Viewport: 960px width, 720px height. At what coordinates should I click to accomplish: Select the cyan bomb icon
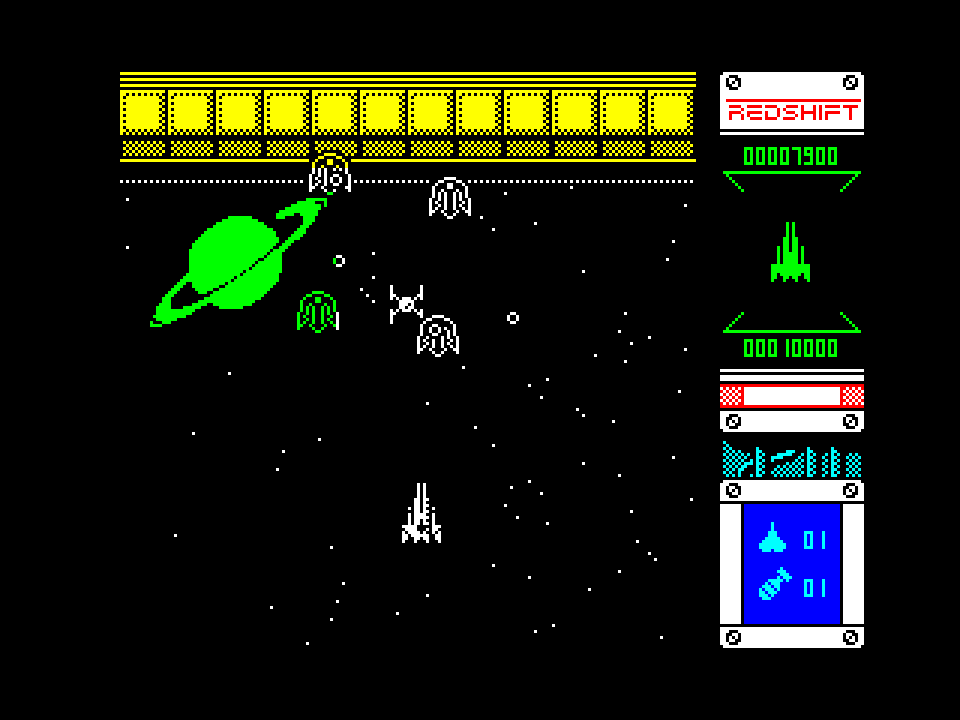[773, 586]
